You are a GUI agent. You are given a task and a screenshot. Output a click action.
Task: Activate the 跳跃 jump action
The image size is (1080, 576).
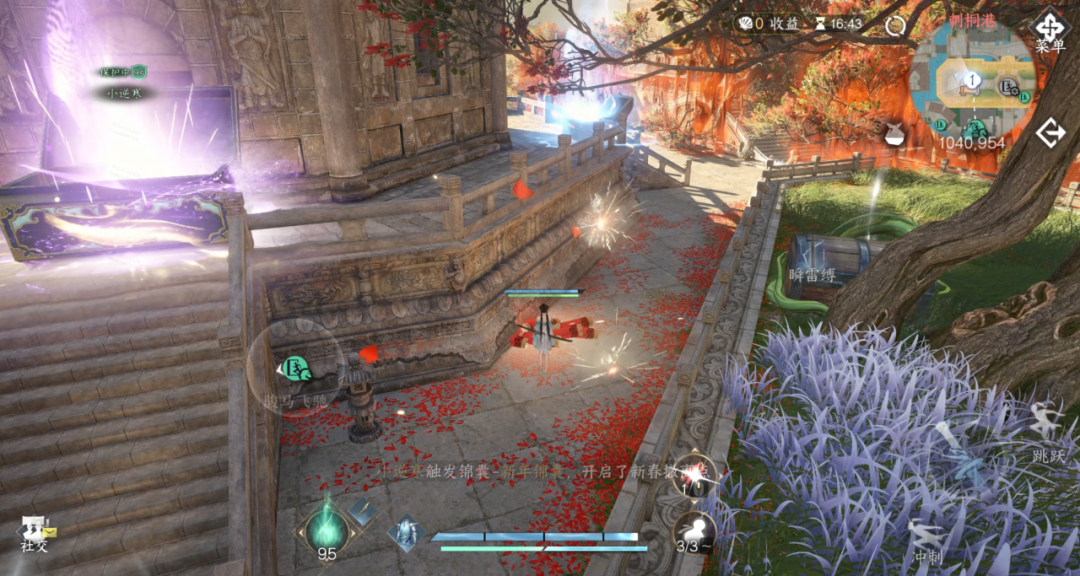[1047, 428]
